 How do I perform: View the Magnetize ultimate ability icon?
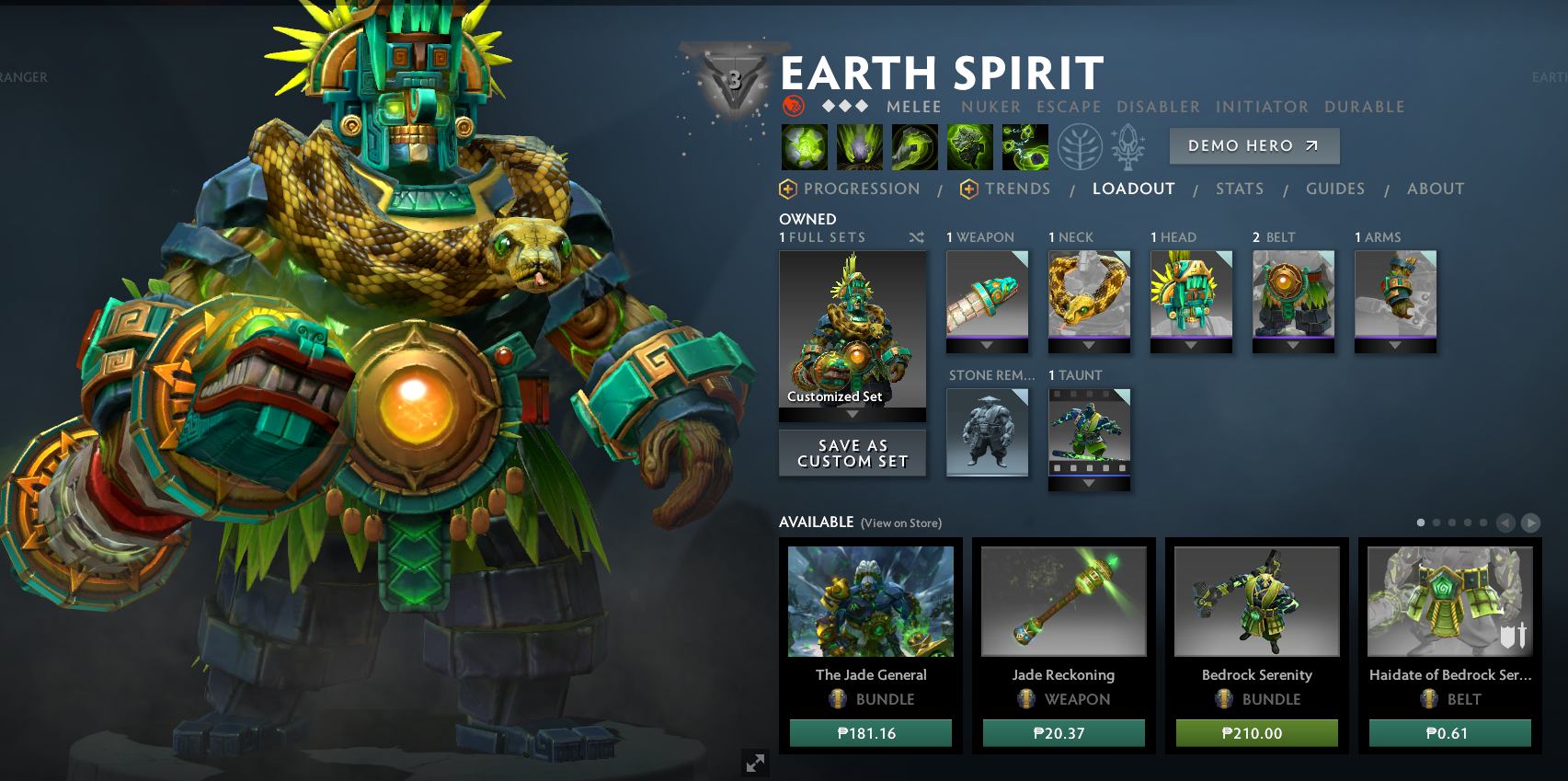coord(1025,147)
